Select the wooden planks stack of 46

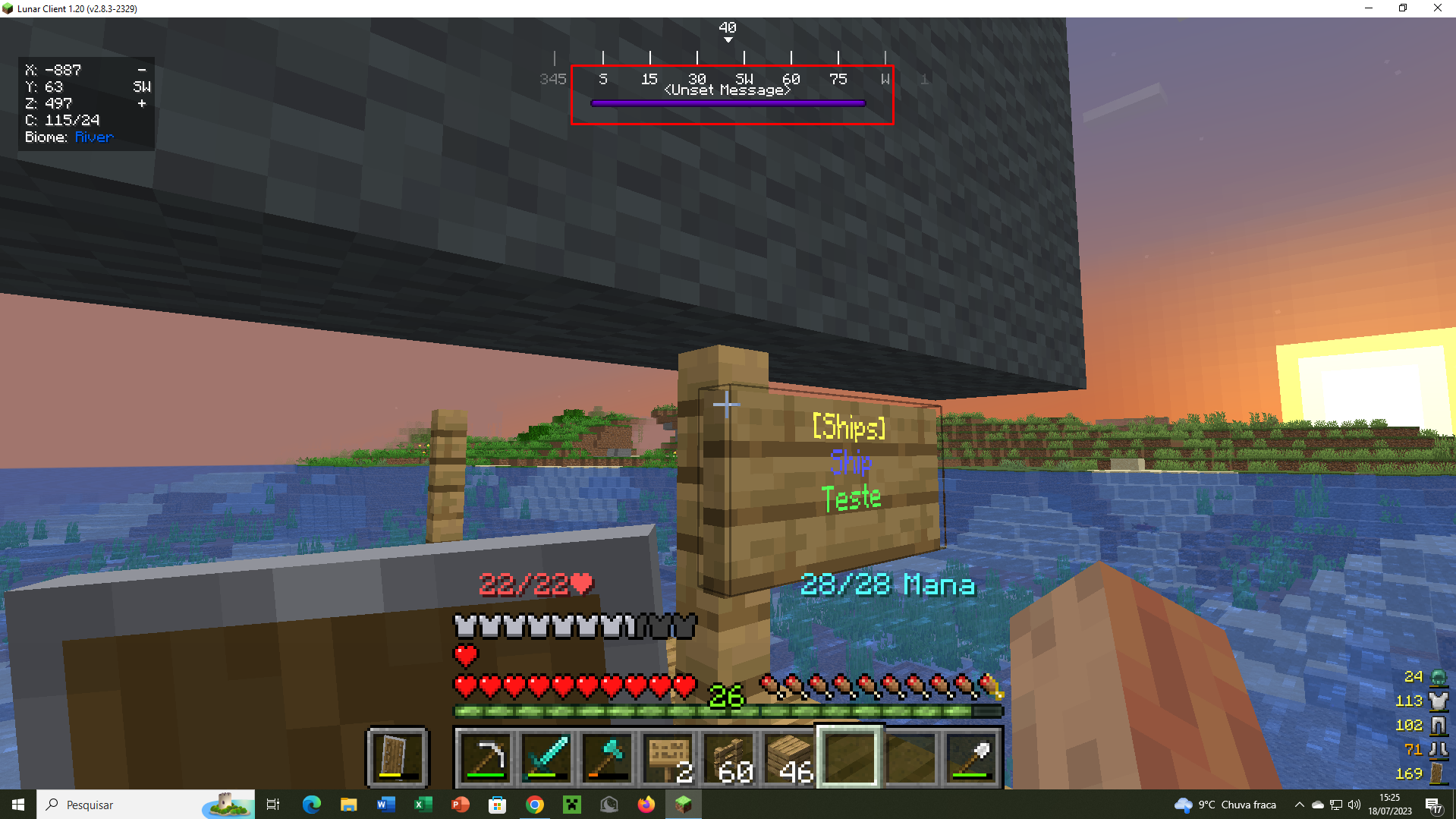(789, 757)
